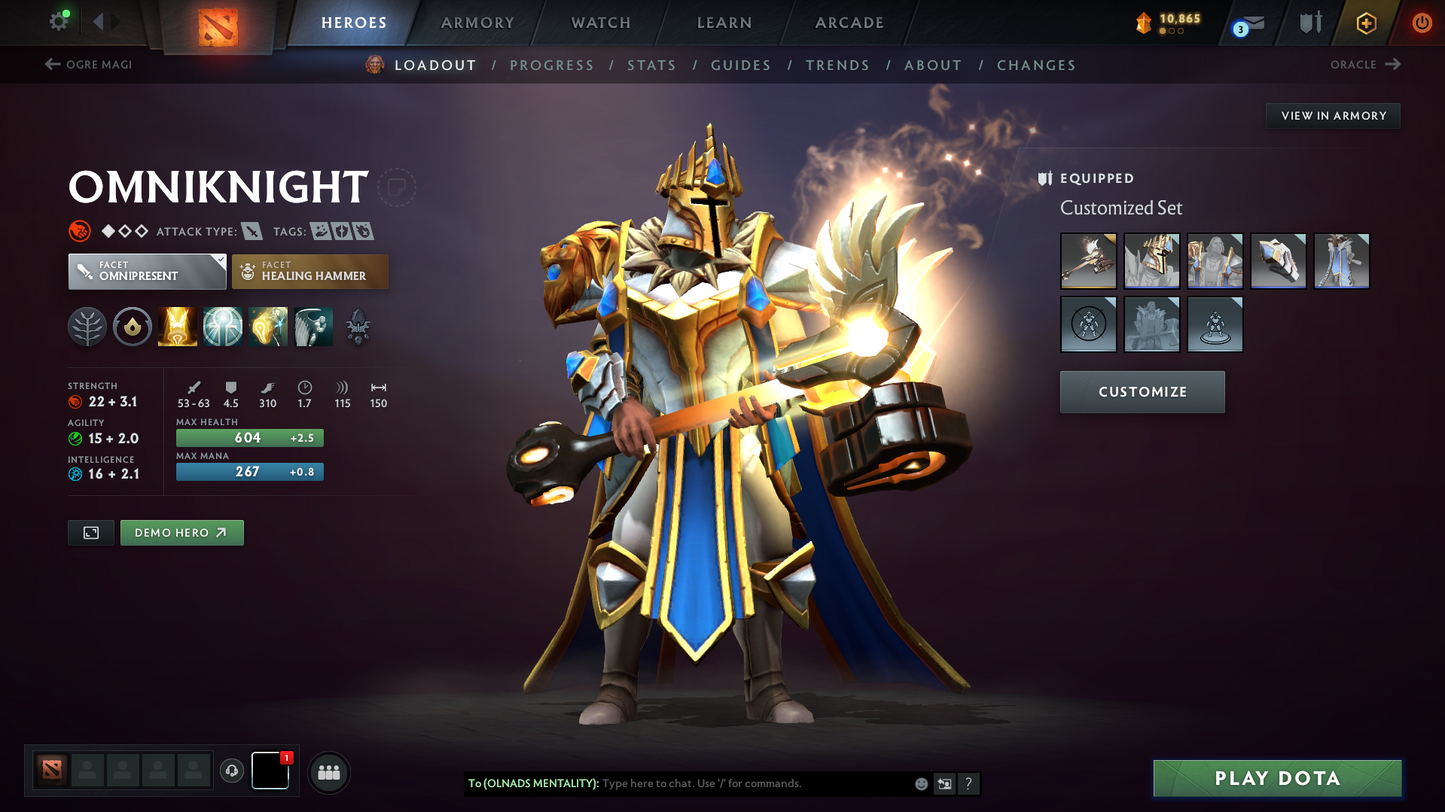Screen dimensions: 1445x812
Task: Click the Play Dota button
Action: (1276, 778)
